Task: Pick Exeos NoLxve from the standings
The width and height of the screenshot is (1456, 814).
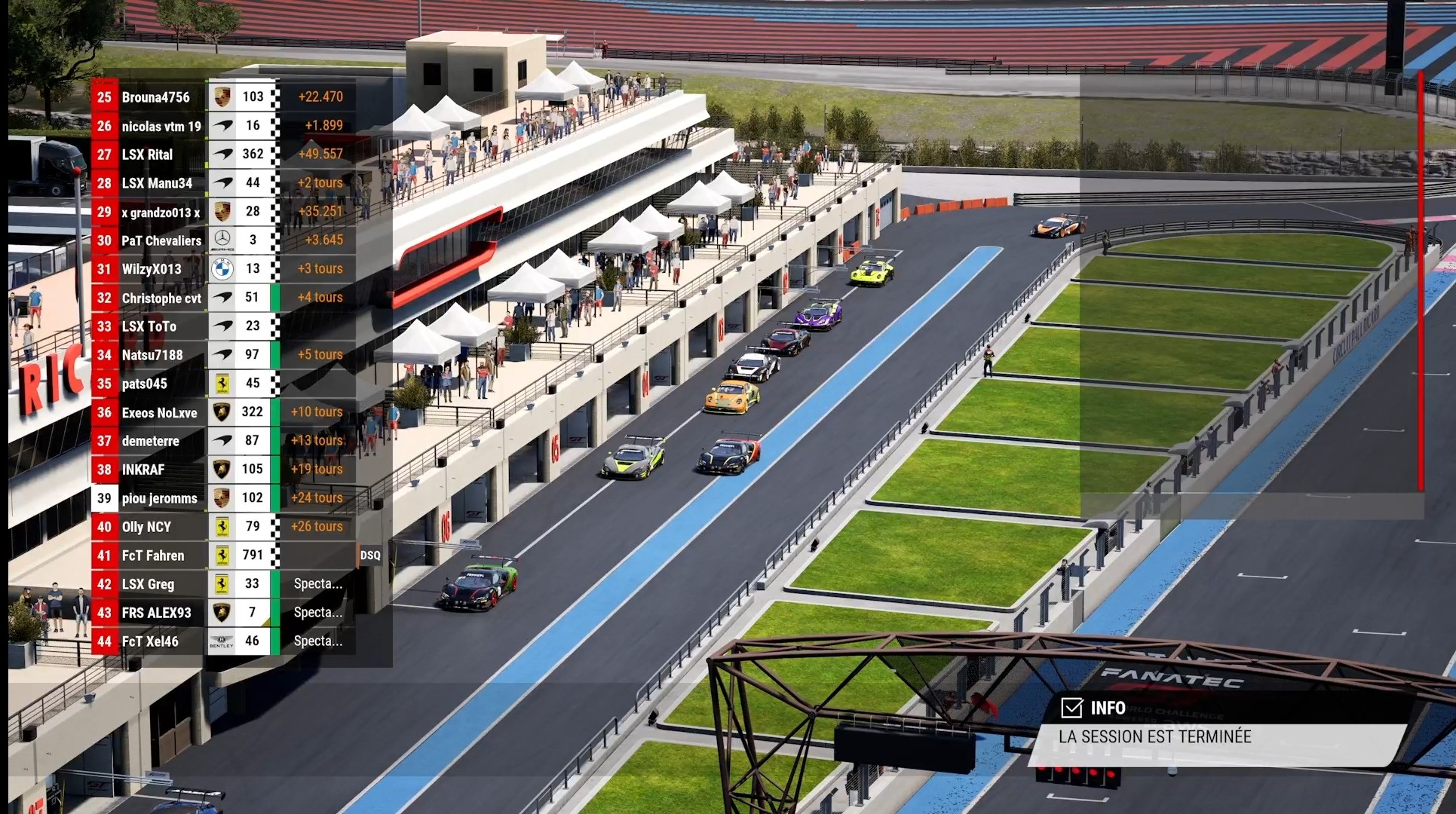Action: (x=159, y=412)
